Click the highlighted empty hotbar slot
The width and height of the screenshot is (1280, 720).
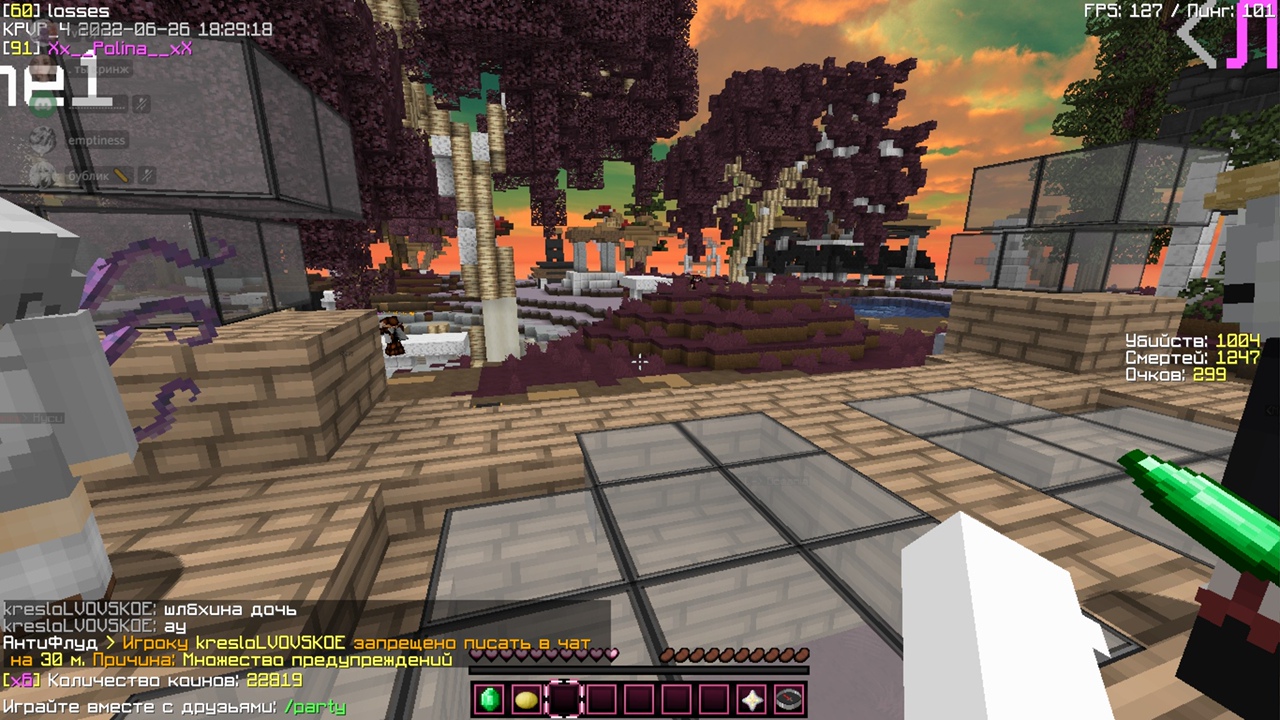point(564,699)
